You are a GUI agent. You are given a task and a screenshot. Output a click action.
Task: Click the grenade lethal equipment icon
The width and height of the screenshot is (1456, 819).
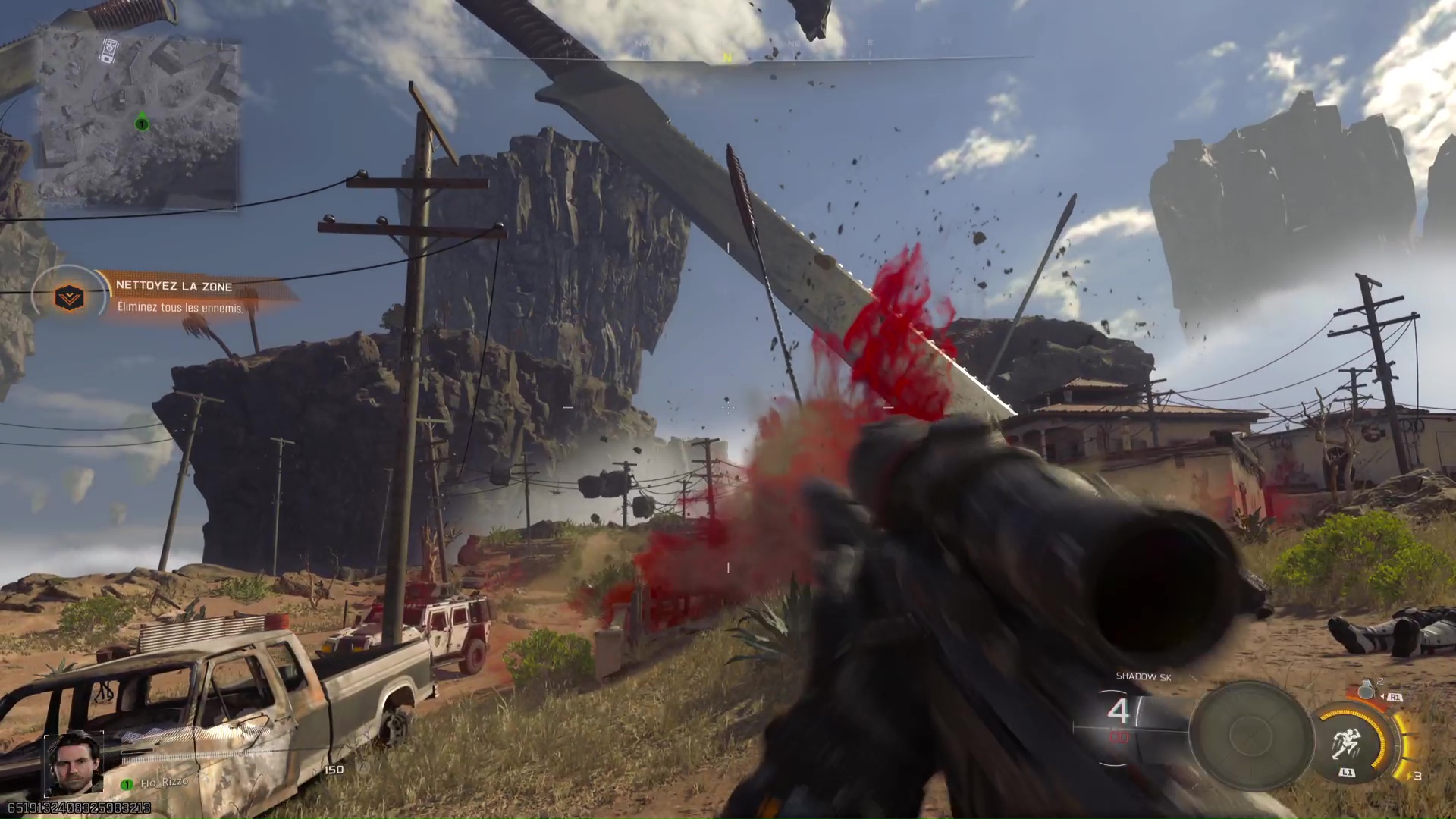[x=1366, y=691]
